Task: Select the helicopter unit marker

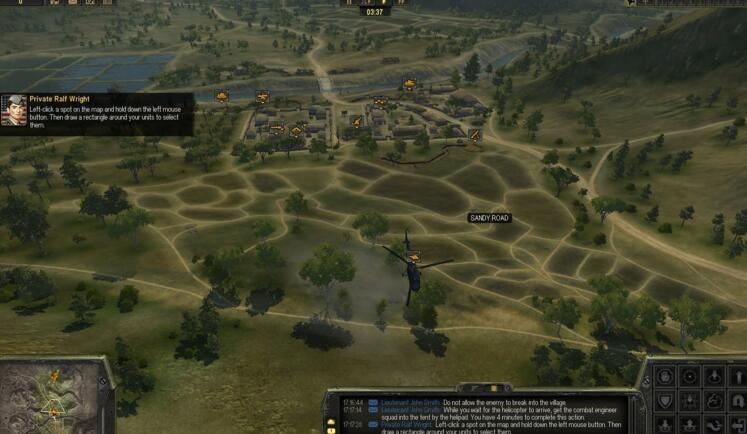Action: coord(413,257)
